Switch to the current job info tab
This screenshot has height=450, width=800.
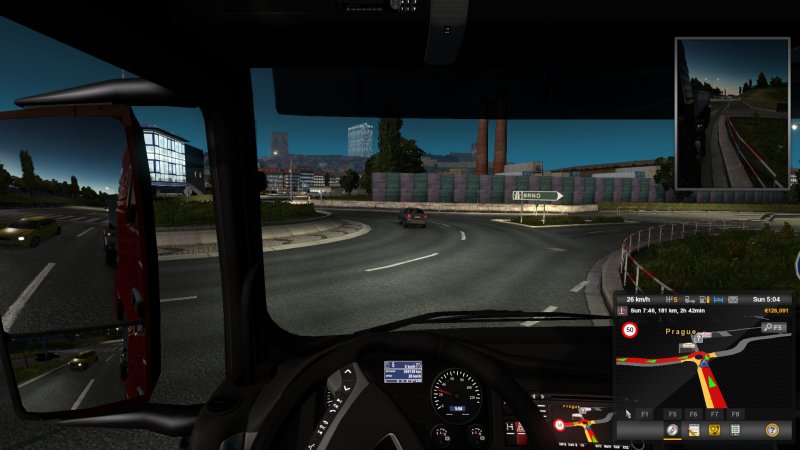(x=693, y=429)
